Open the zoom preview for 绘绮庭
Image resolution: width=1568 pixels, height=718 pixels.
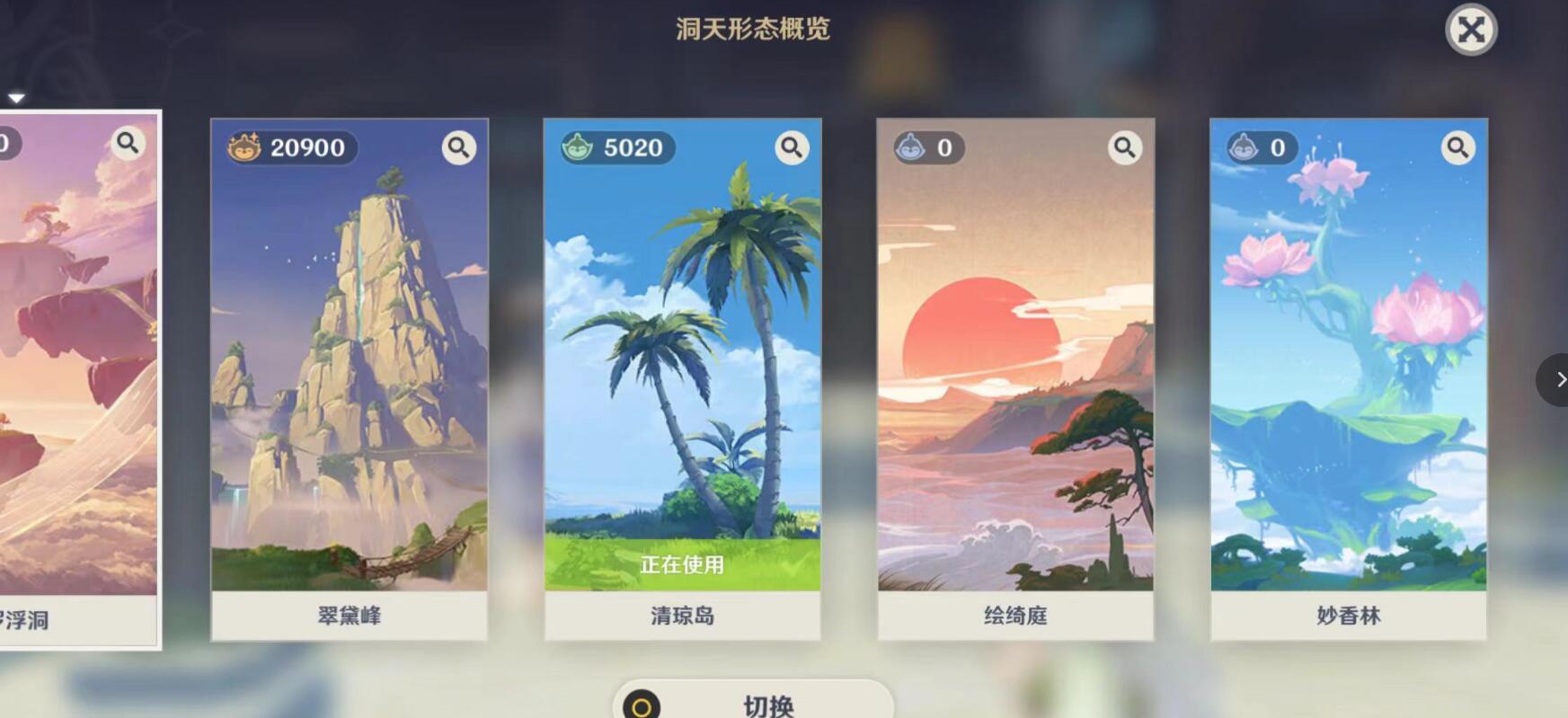(1124, 146)
